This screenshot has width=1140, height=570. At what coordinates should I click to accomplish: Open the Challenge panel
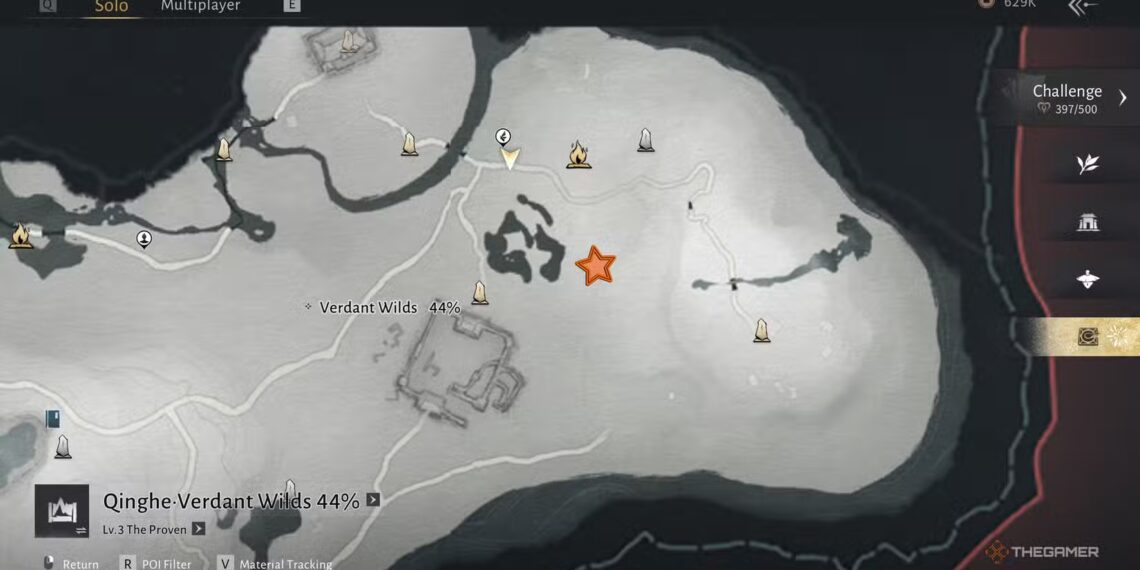[x=1067, y=98]
